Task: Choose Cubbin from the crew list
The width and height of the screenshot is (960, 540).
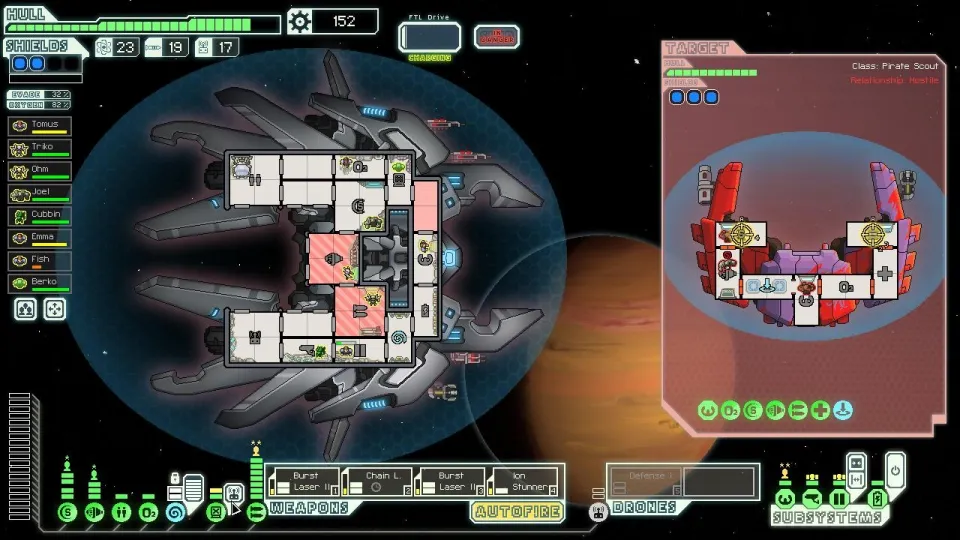Action: coord(40,215)
